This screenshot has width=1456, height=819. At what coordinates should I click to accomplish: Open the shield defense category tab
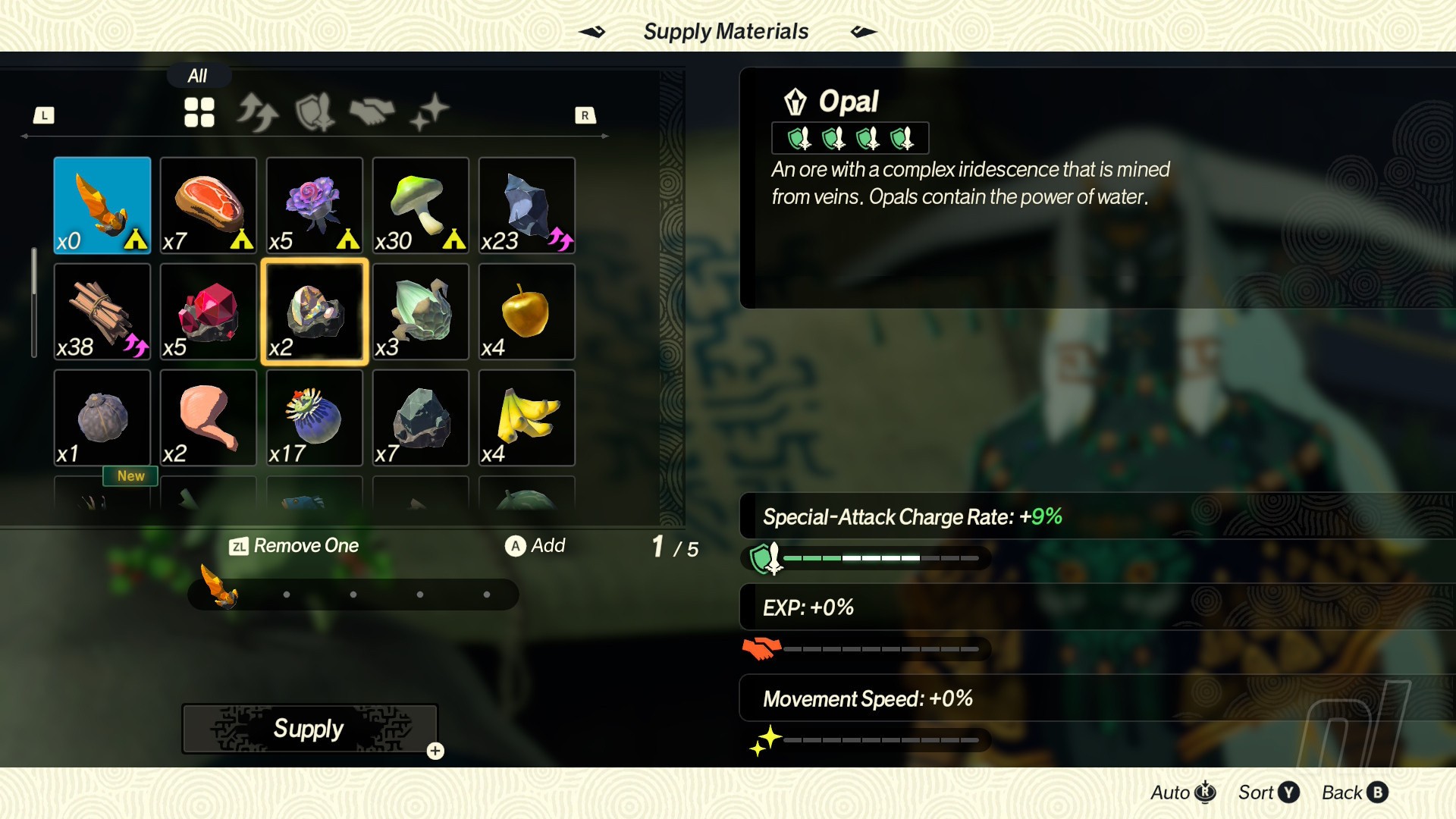pyautogui.click(x=315, y=112)
